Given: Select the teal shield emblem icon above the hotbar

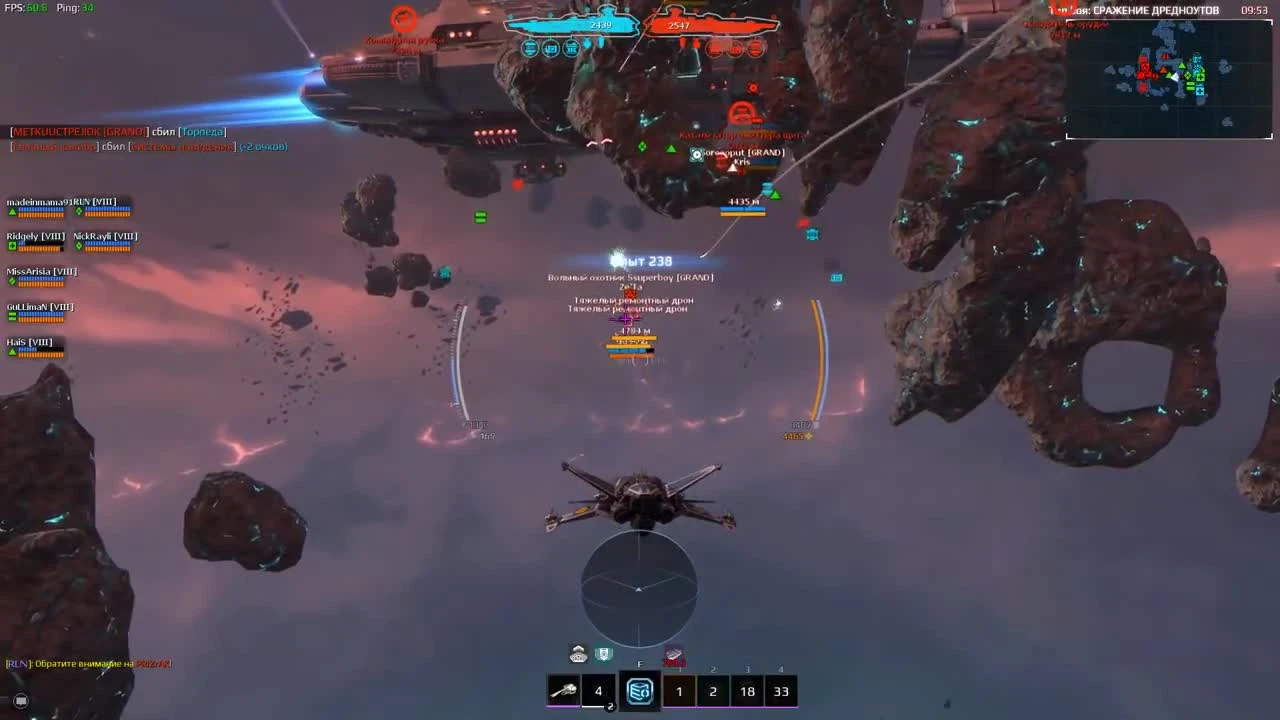Looking at the screenshot, I should (604, 654).
